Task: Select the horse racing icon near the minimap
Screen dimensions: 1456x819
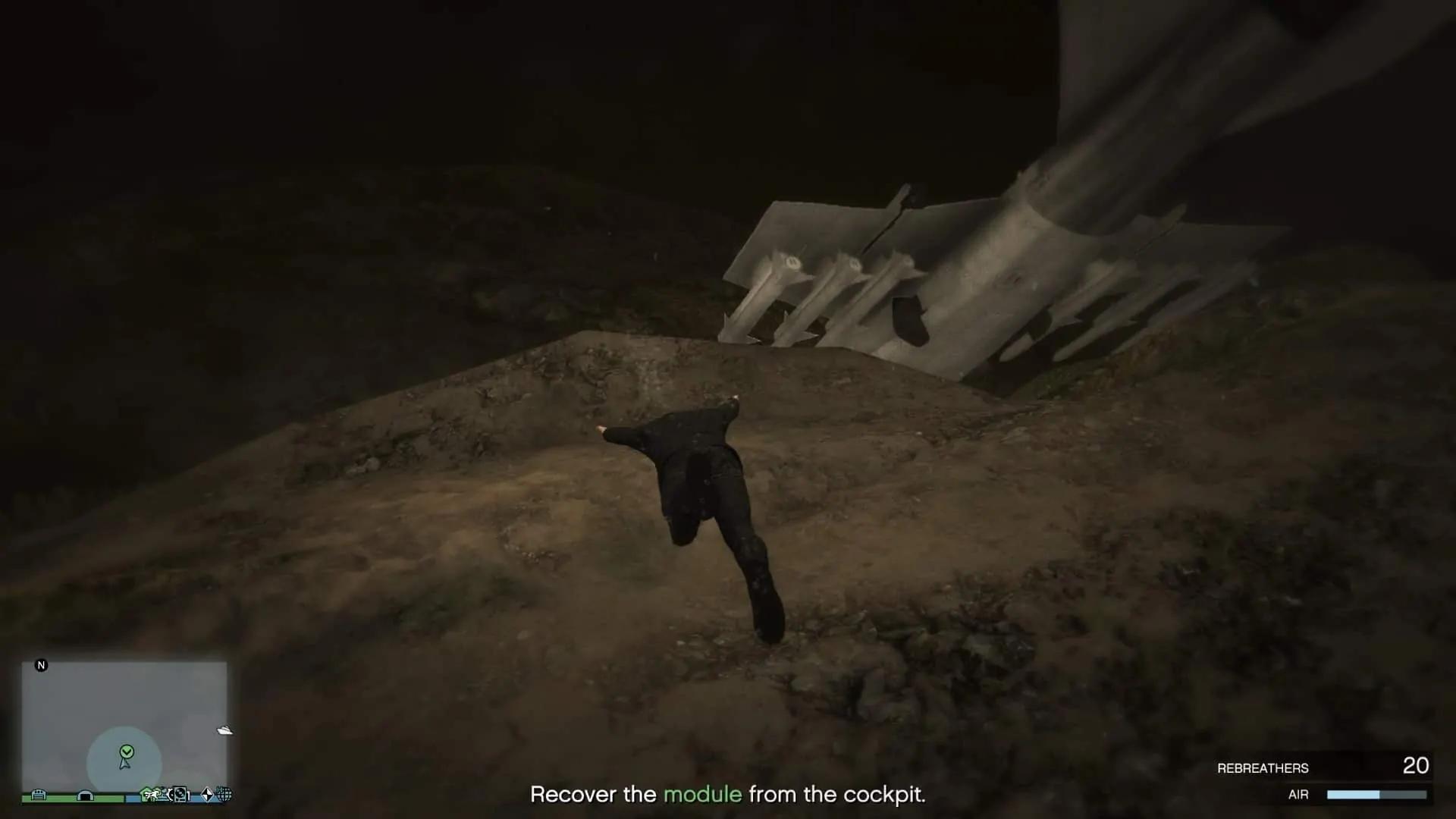Action: click(x=157, y=795)
